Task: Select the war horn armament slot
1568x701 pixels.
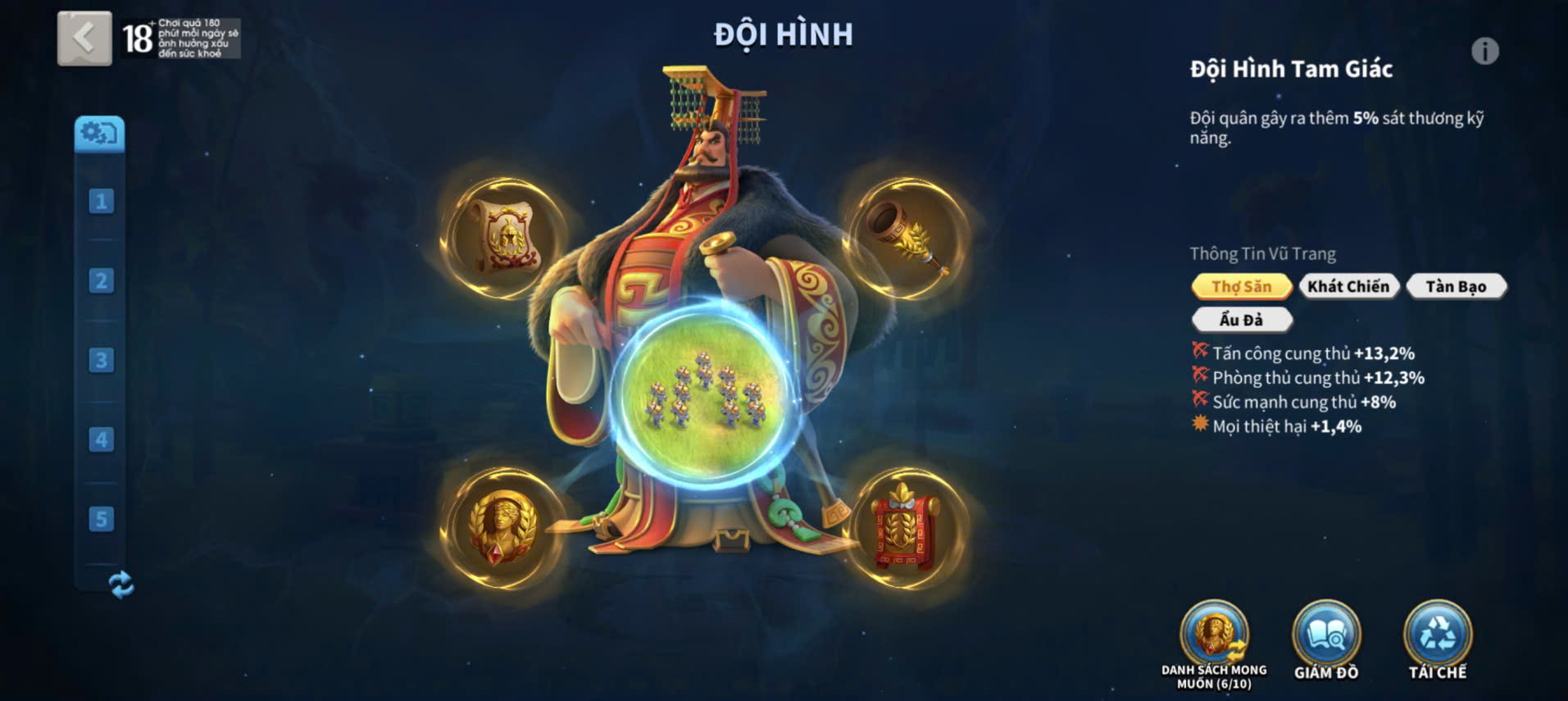Action: click(x=907, y=238)
